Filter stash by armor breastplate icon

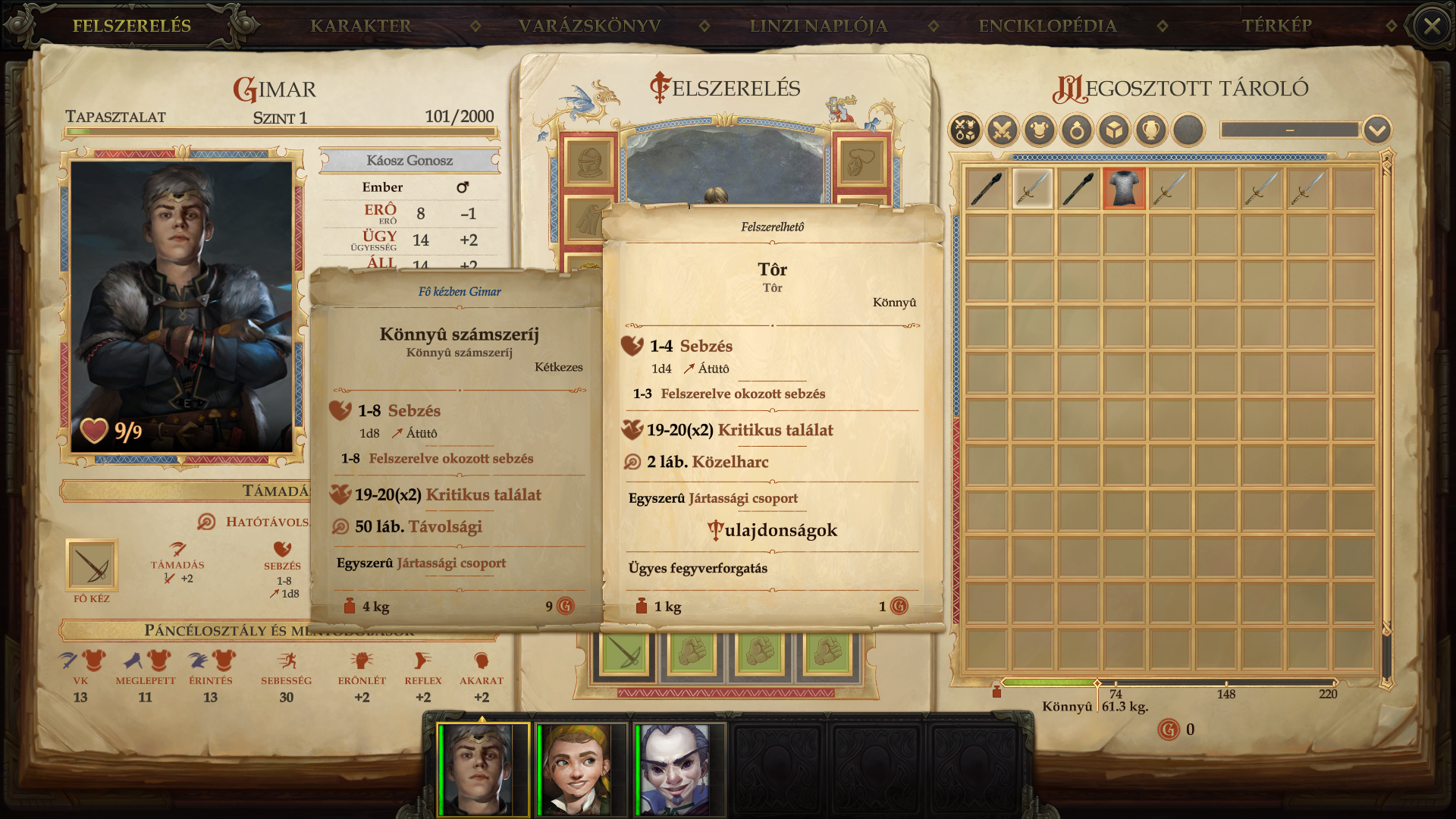coord(1040,130)
